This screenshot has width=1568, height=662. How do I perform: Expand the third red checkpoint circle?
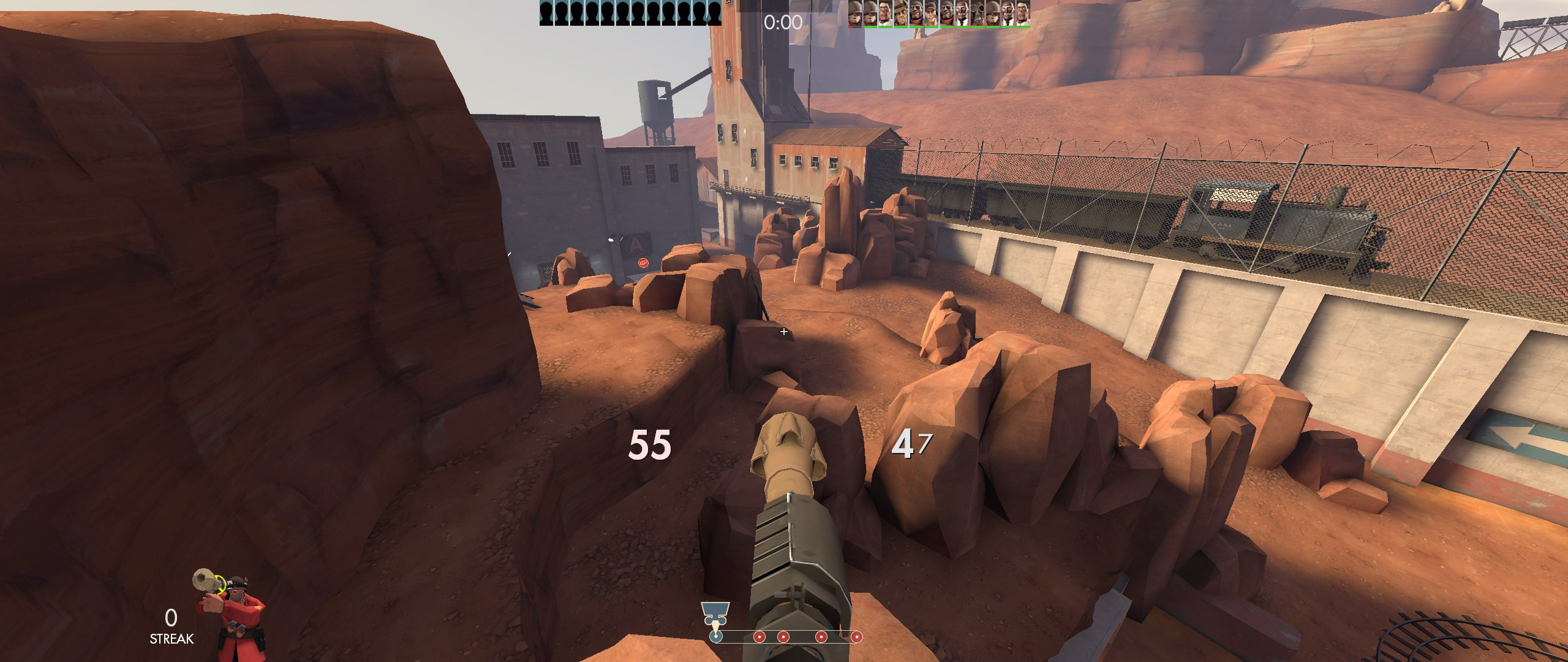tap(821, 637)
